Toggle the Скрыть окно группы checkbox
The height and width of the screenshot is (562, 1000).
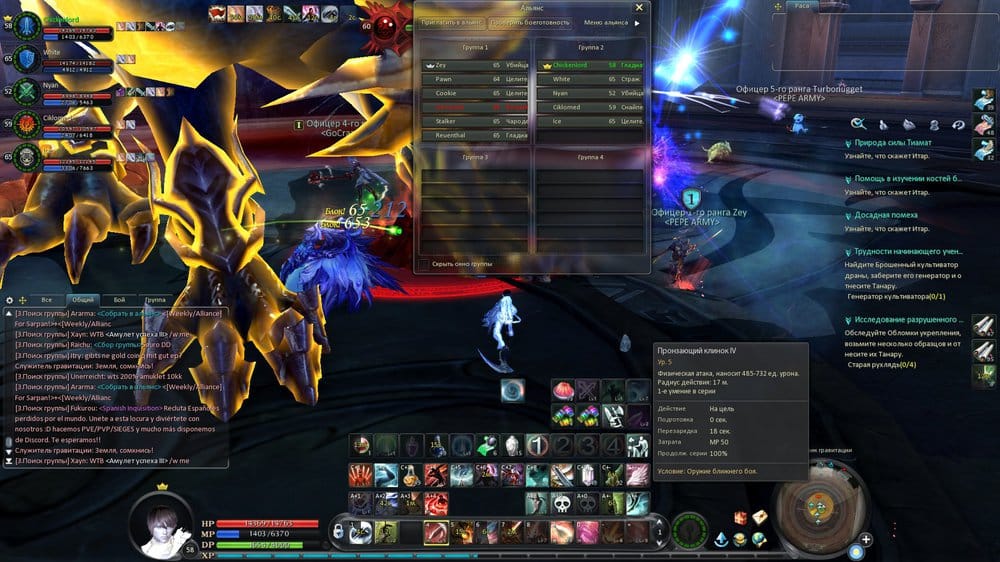[x=424, y=264]
